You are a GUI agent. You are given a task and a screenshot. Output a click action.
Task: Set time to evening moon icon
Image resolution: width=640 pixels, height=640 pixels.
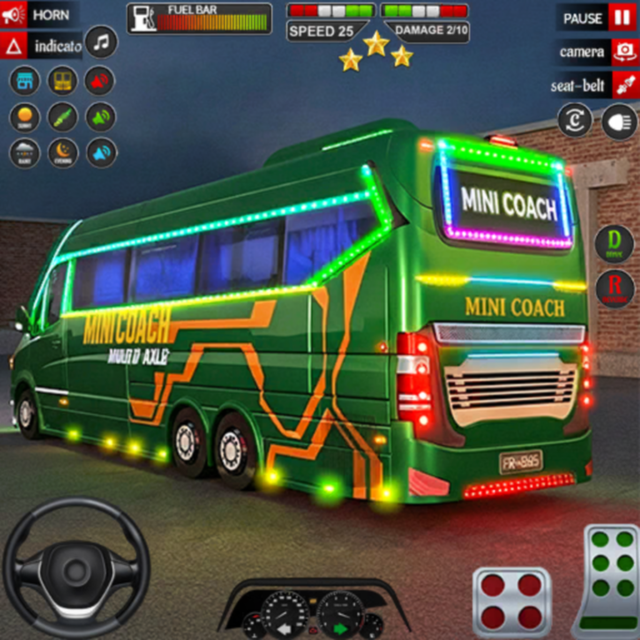tap(63, 153)
